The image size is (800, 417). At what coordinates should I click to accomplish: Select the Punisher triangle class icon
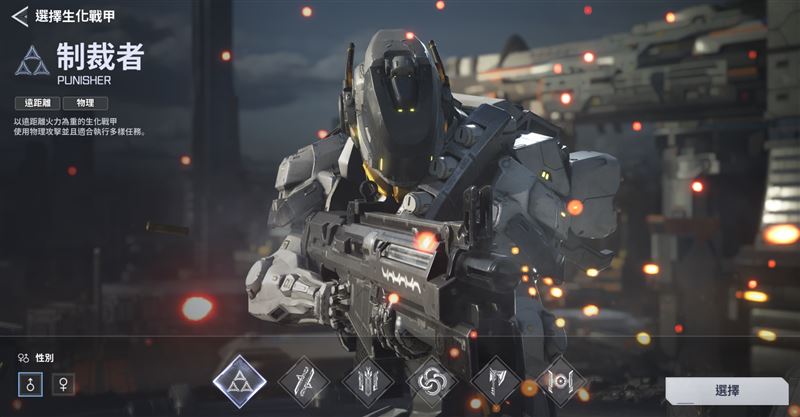[x=240, y=382]
